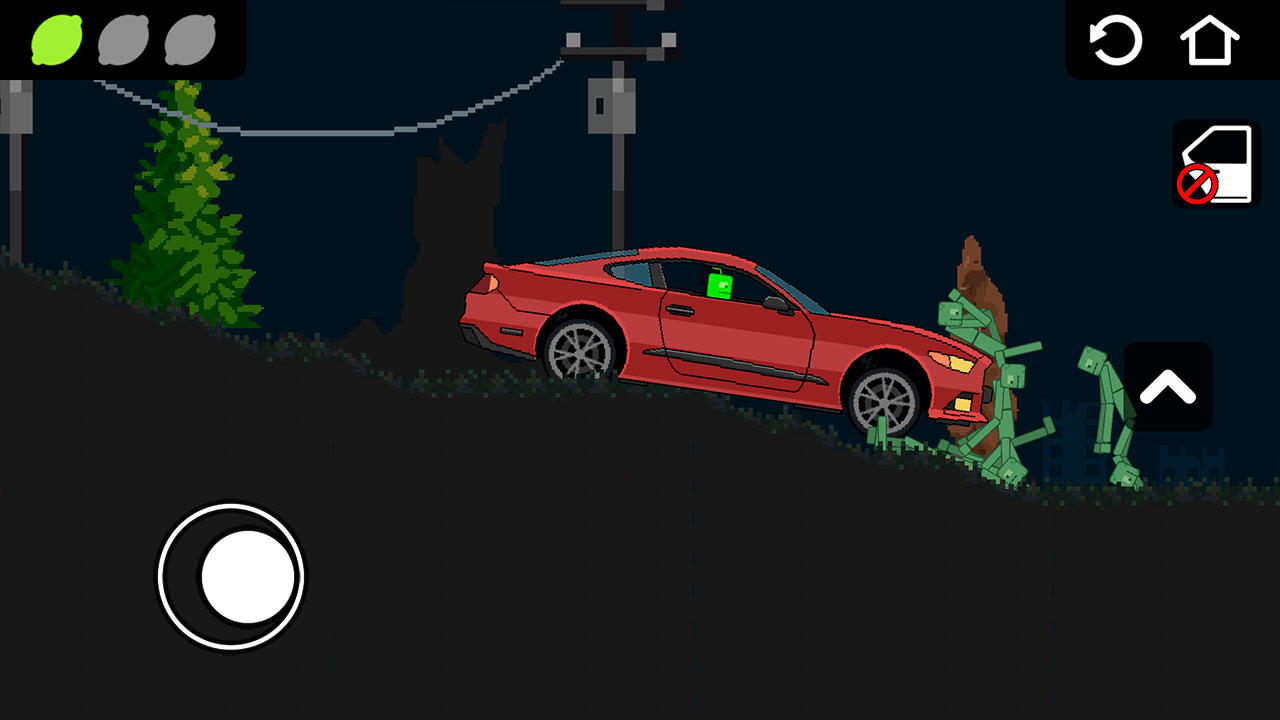Tap the curved restart arrow symbol
1280x720 pixels.
click(1117, 41)
